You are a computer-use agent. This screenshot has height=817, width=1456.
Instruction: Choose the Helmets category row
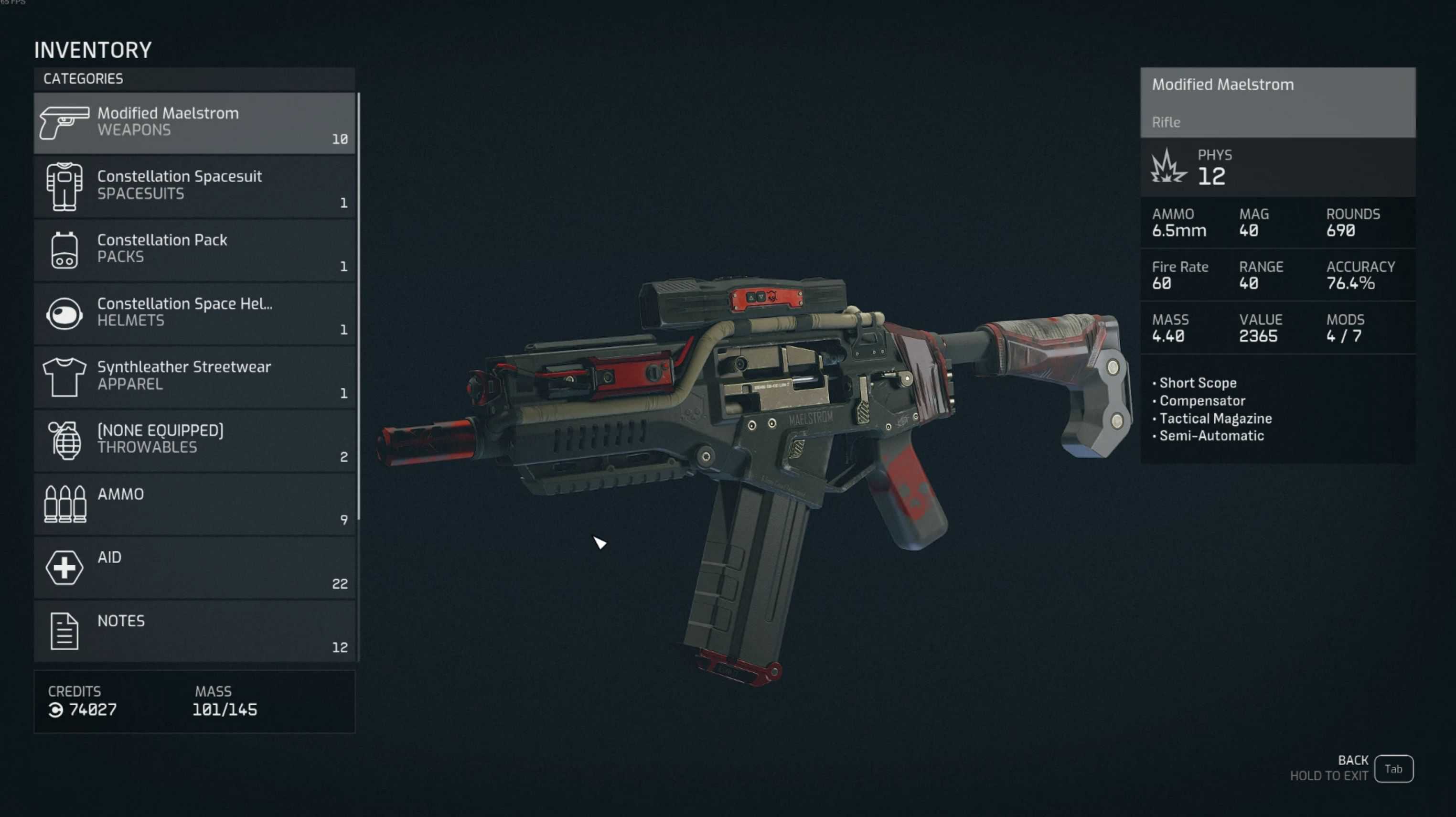point(194,312)
